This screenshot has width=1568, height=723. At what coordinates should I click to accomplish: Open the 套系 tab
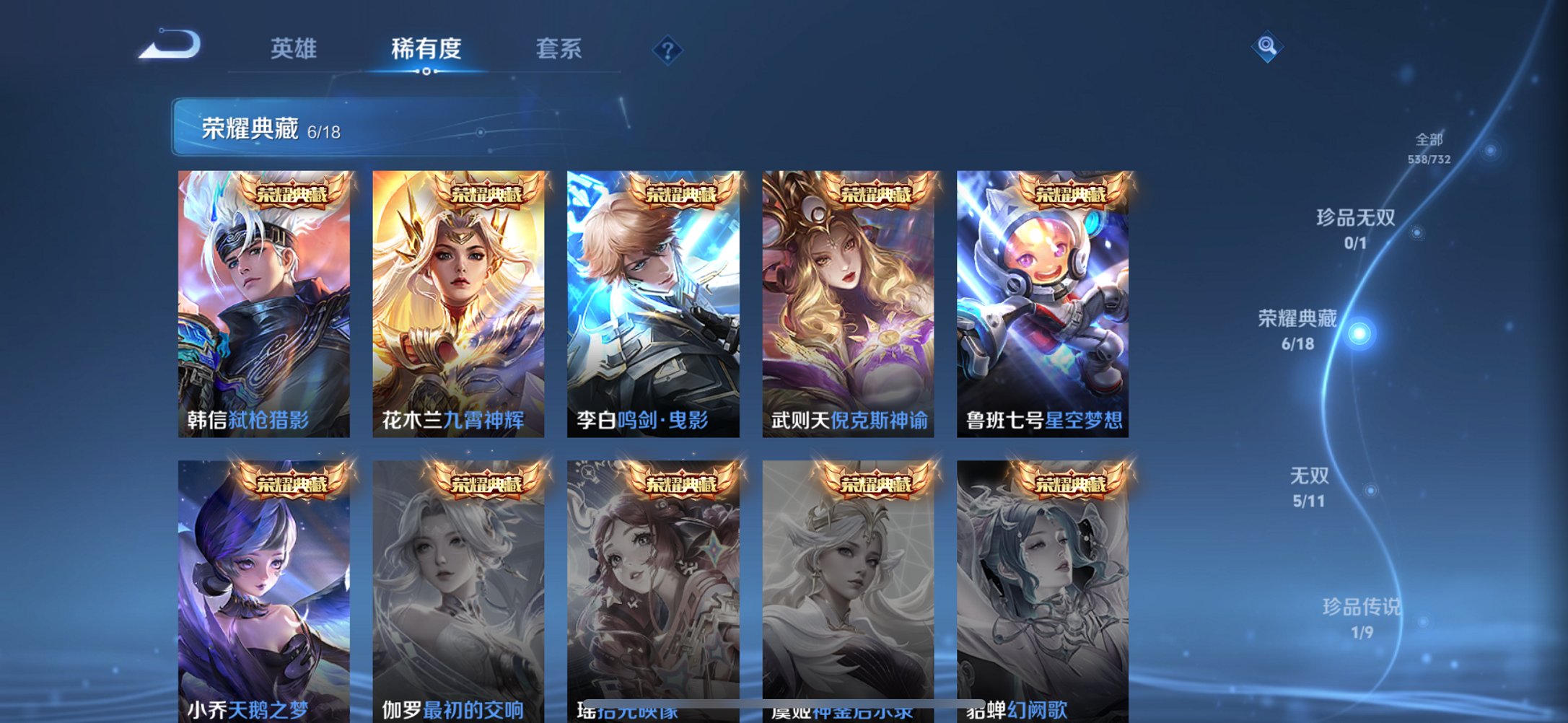559,48
